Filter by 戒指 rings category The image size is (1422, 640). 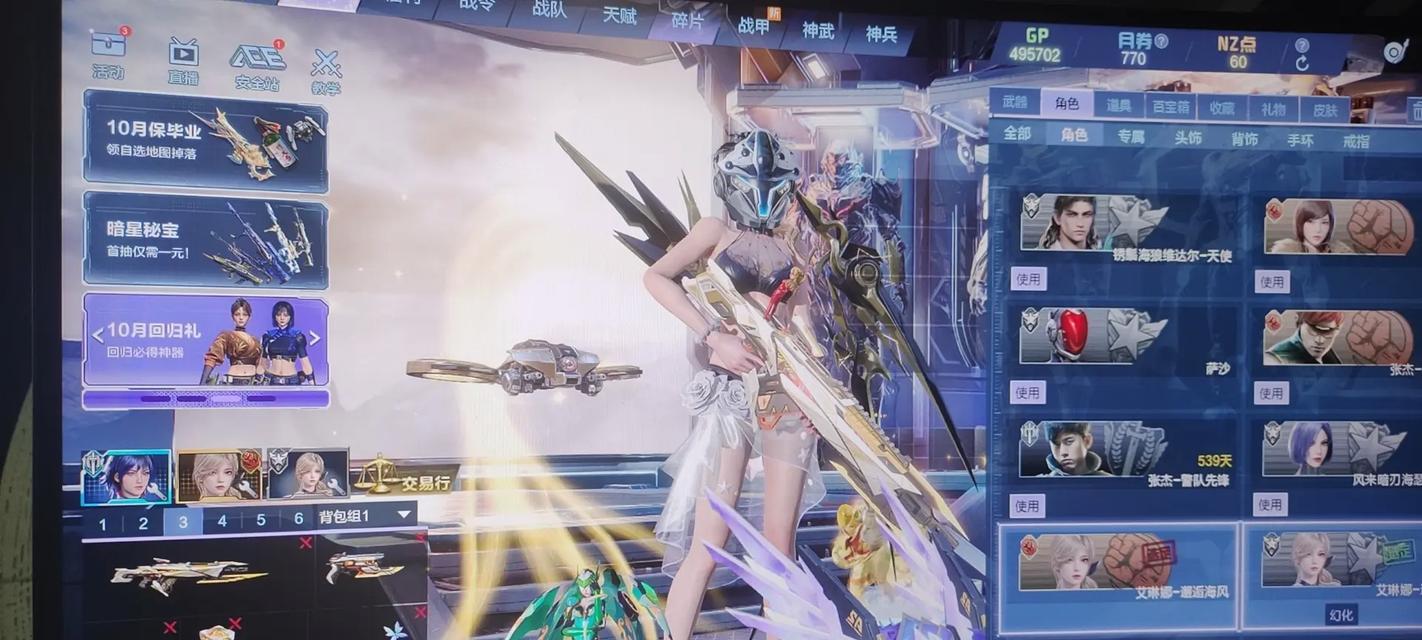coord(1356,142)
